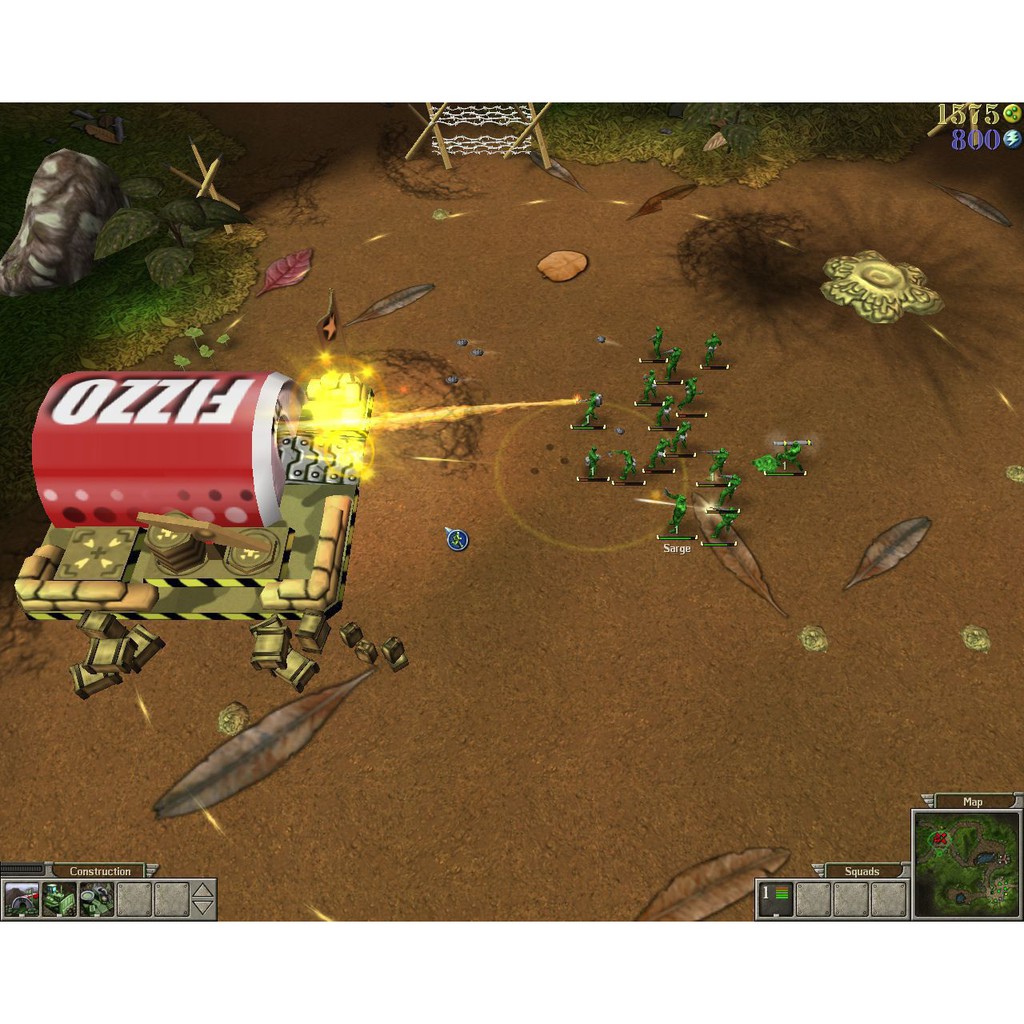The height and width of the screenshot is (1024, 1024).
Task: Click the Construction panel's down arrow
Action: pos(203,907)
